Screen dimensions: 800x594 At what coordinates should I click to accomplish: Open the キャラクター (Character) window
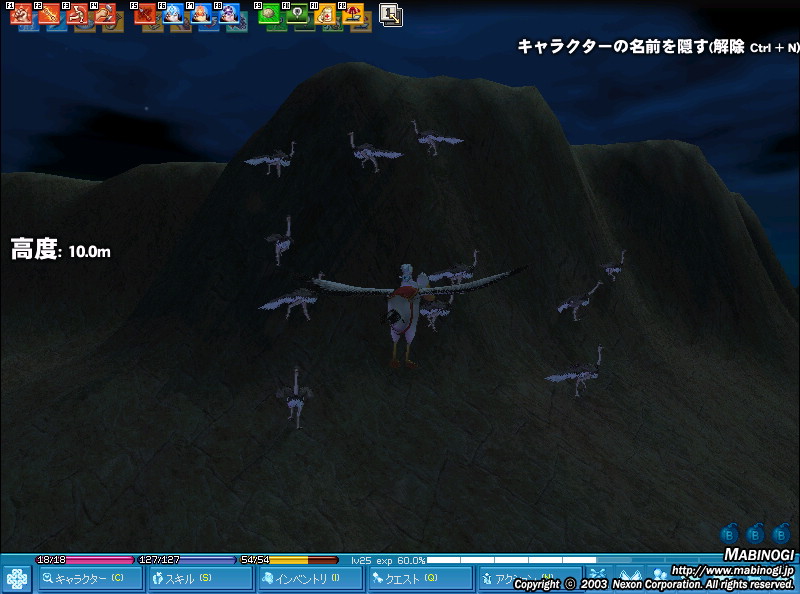[90, 578]
